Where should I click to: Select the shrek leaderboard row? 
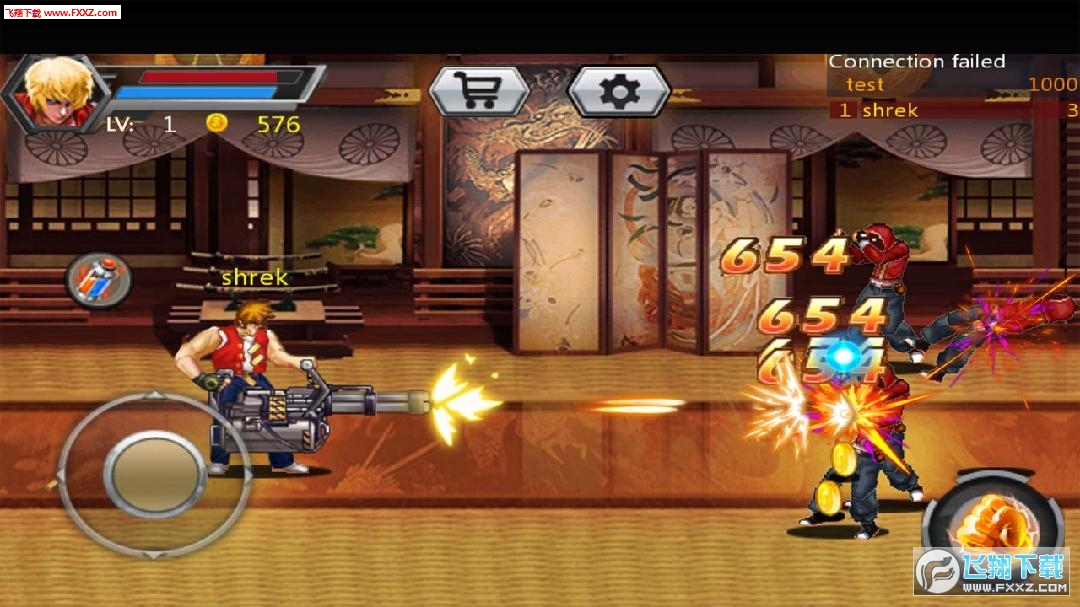tap(952, 110)
